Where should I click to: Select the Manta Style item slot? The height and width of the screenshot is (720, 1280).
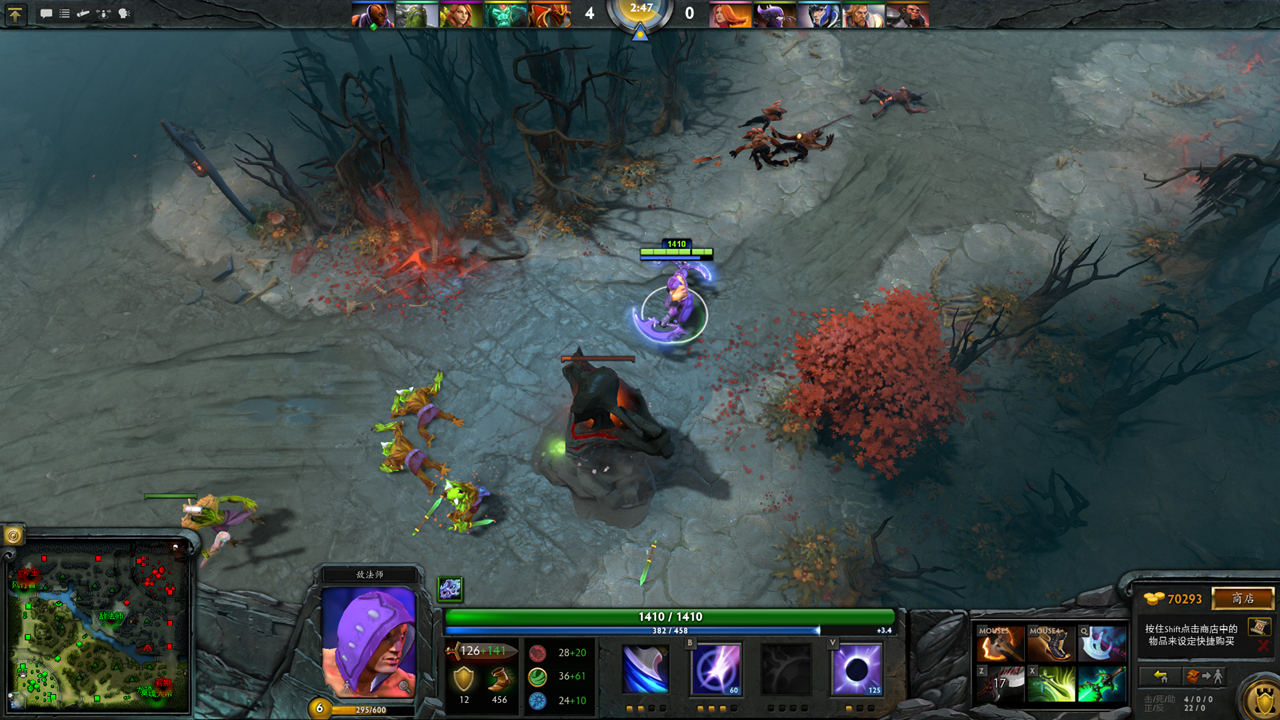[x=1101, y=644]
